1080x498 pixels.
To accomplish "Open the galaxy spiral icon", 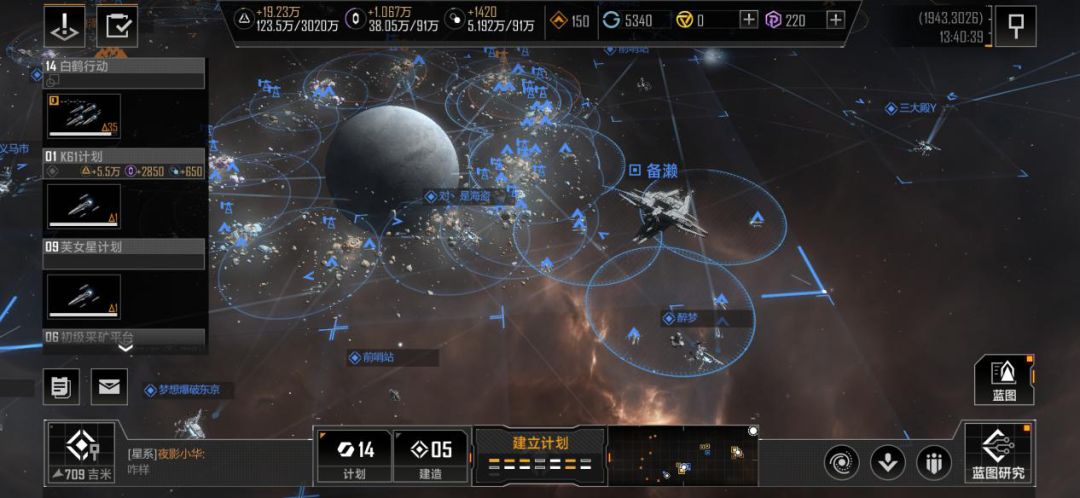I will 842,462.
